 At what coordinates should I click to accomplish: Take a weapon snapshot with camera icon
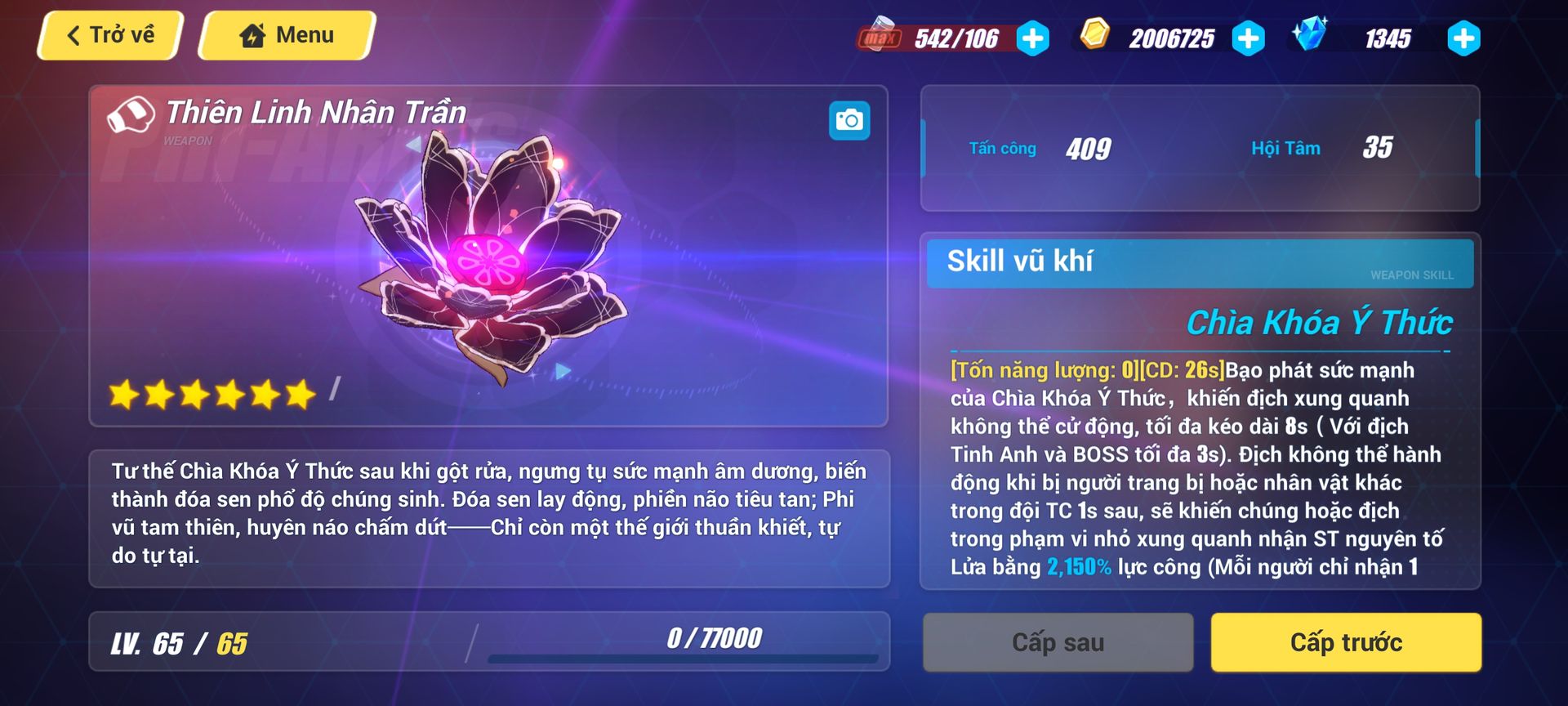coord(849,121)
